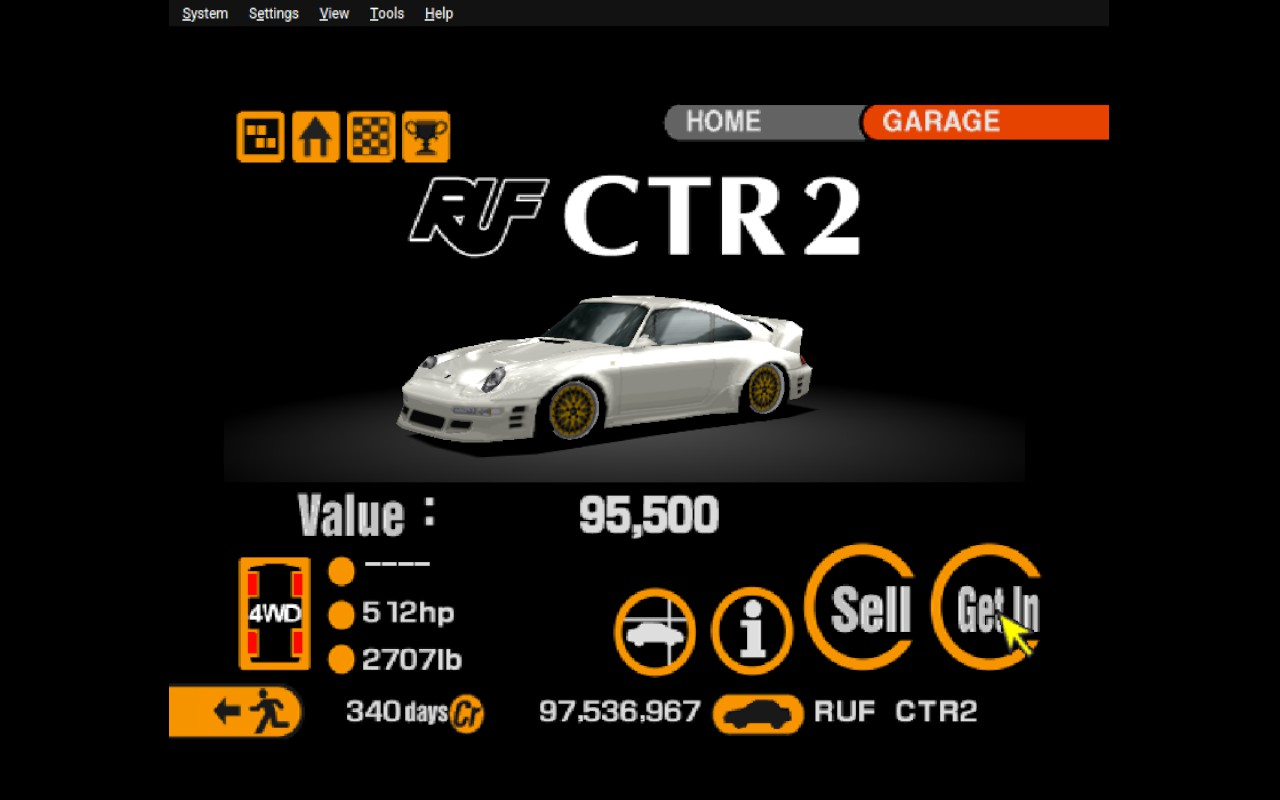Open the trophy icon

tap(426, 137)
